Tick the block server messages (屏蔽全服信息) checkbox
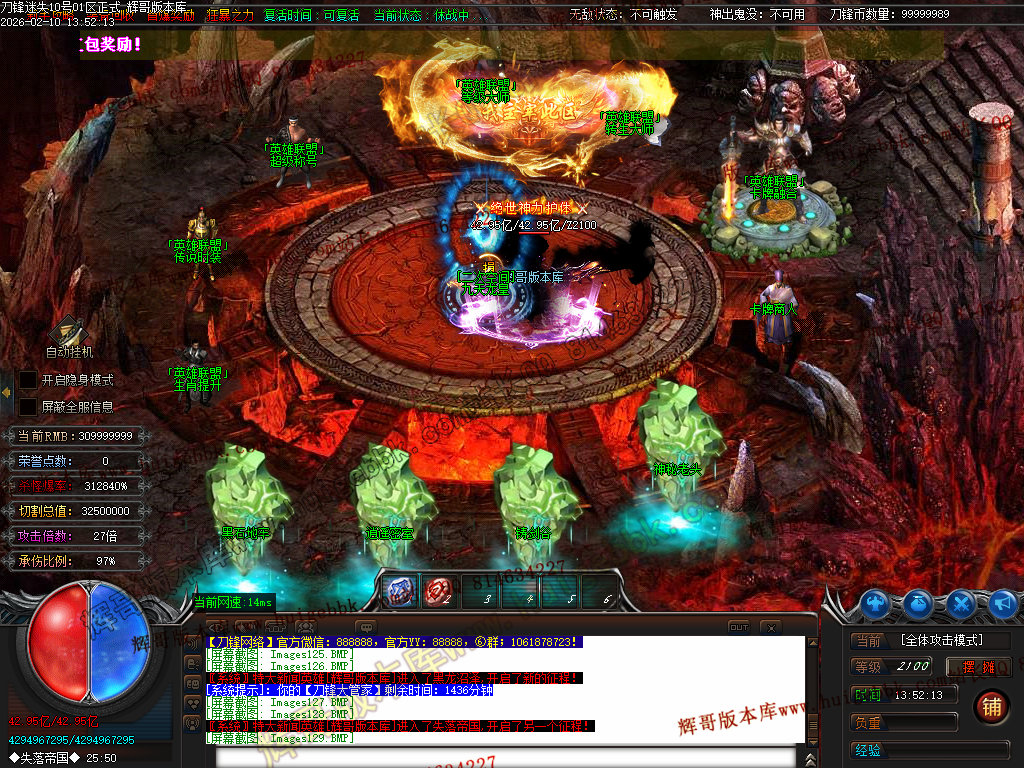This screenshot has height=768, width=1024. 28,407
